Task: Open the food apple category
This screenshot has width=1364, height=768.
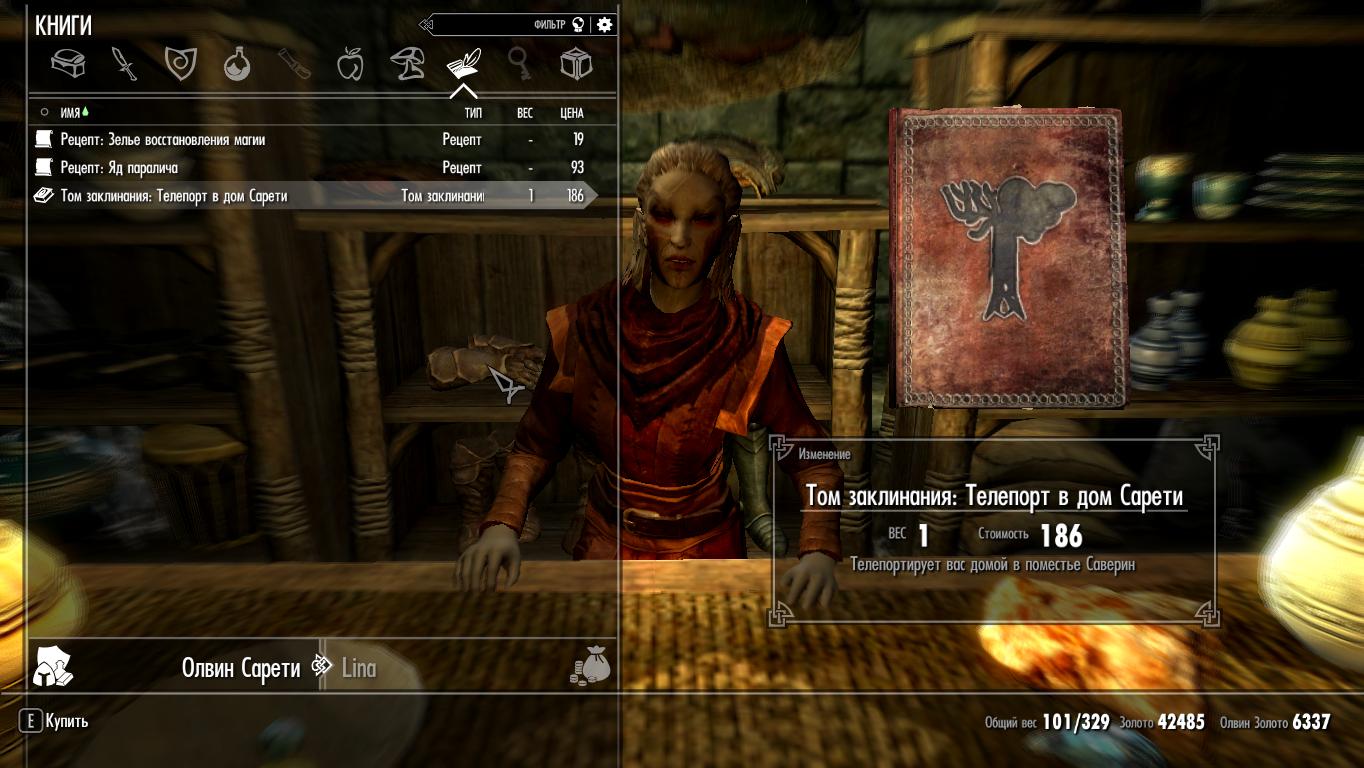Action: coord(350,64)
